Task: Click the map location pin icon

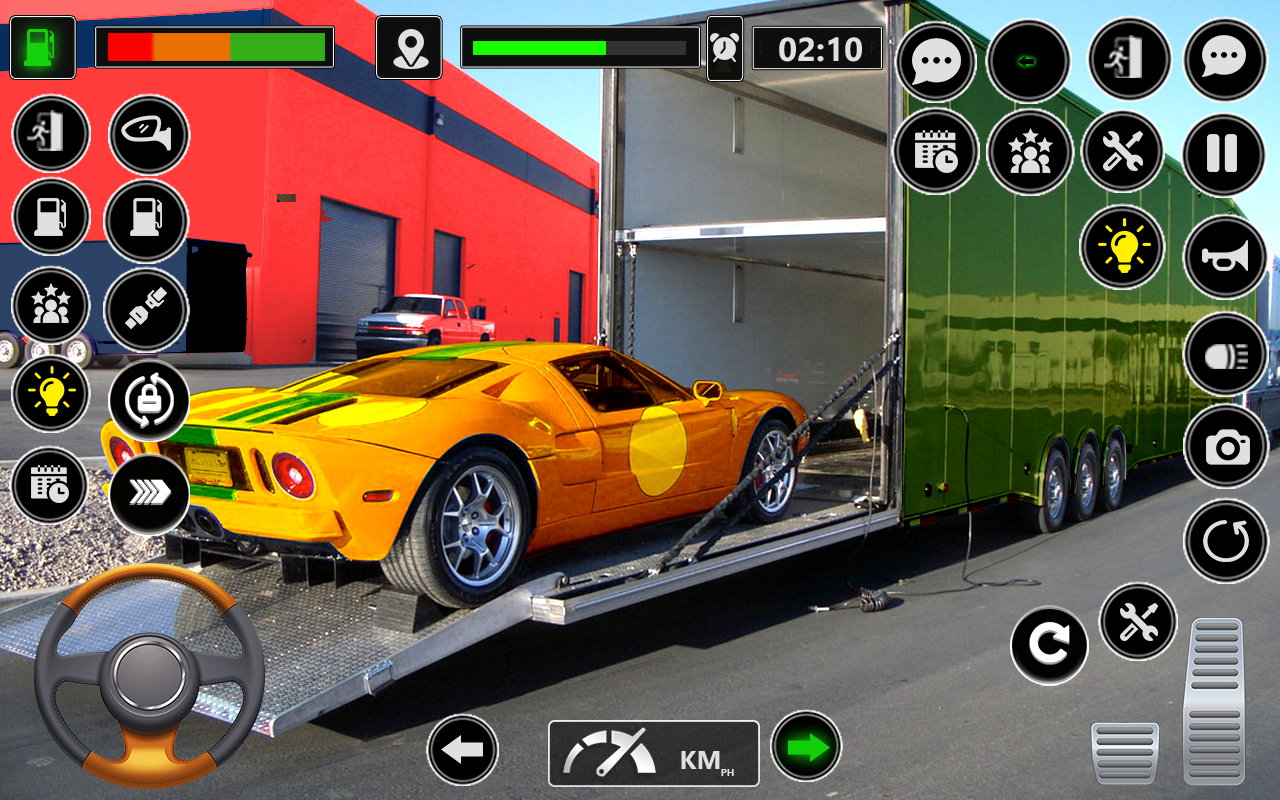Action: (x=408, y=48)
